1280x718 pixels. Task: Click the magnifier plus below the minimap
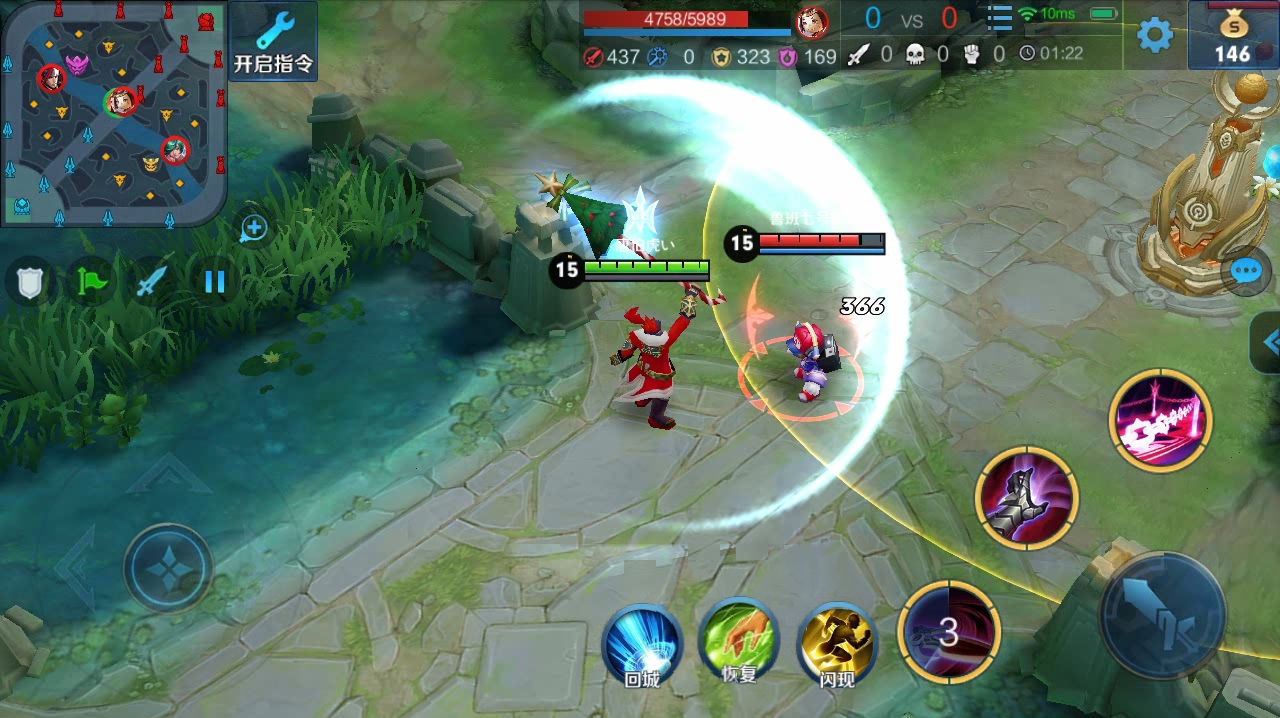(x=253, y=229)
